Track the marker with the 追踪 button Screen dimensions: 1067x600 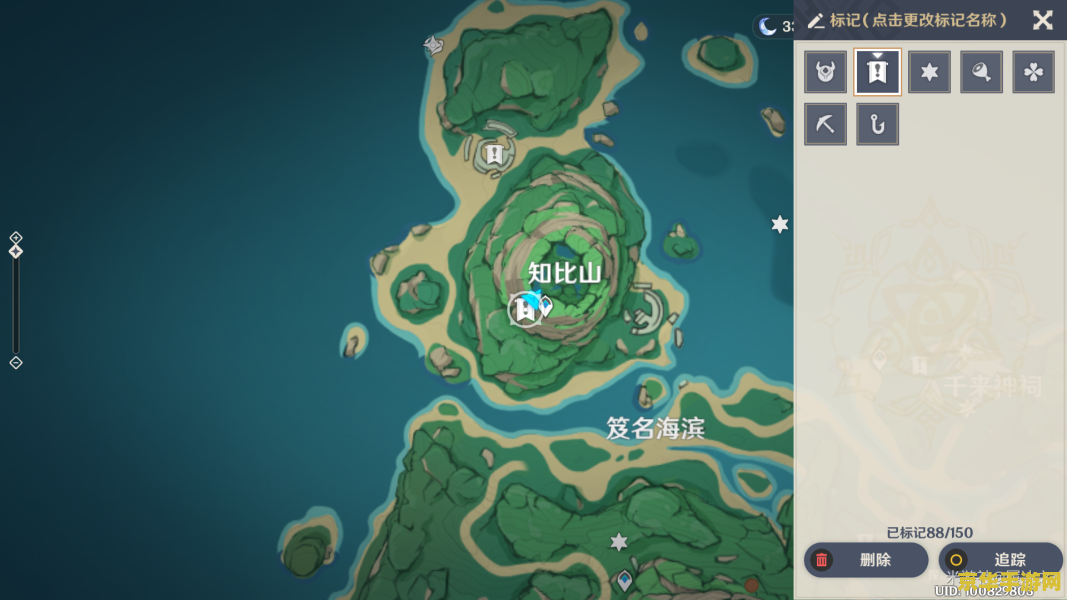pyautogui.click(x=1000, y=560)
